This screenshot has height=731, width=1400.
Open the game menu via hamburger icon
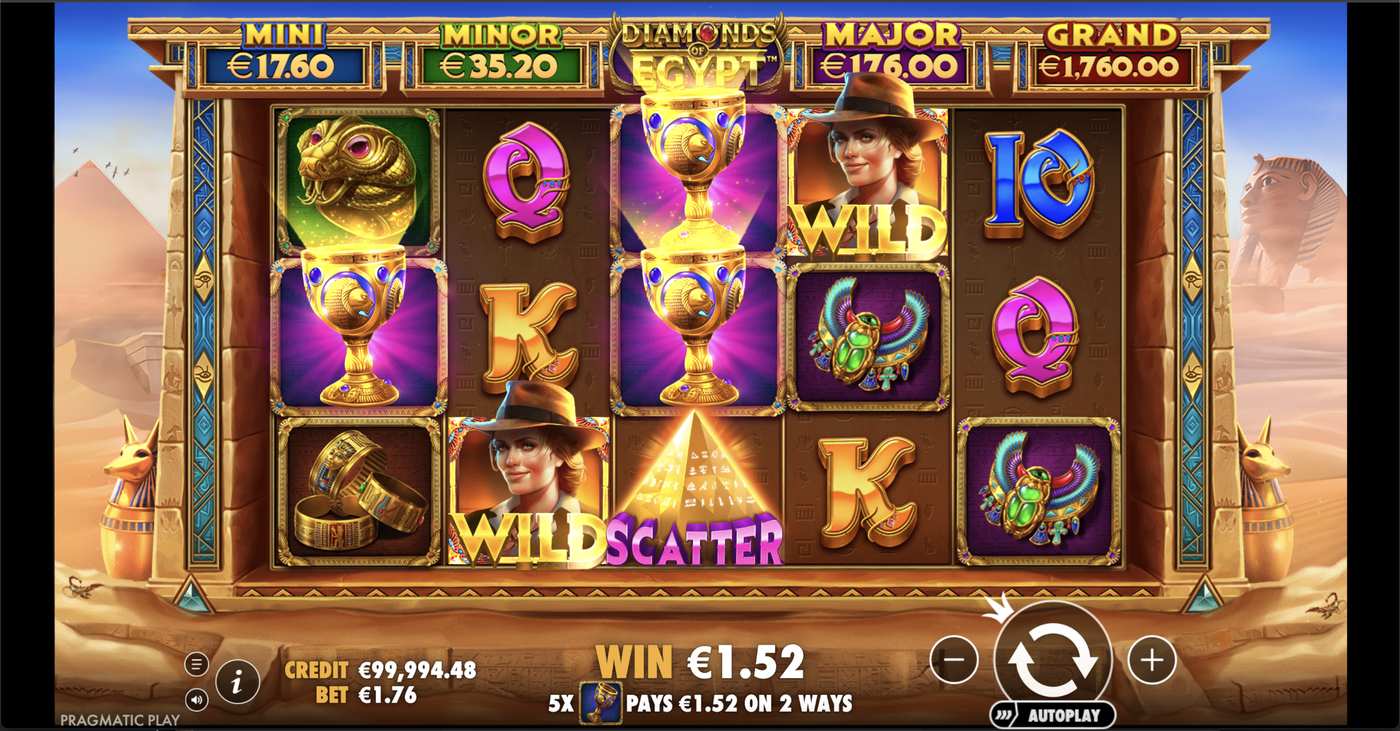point(196,663)
